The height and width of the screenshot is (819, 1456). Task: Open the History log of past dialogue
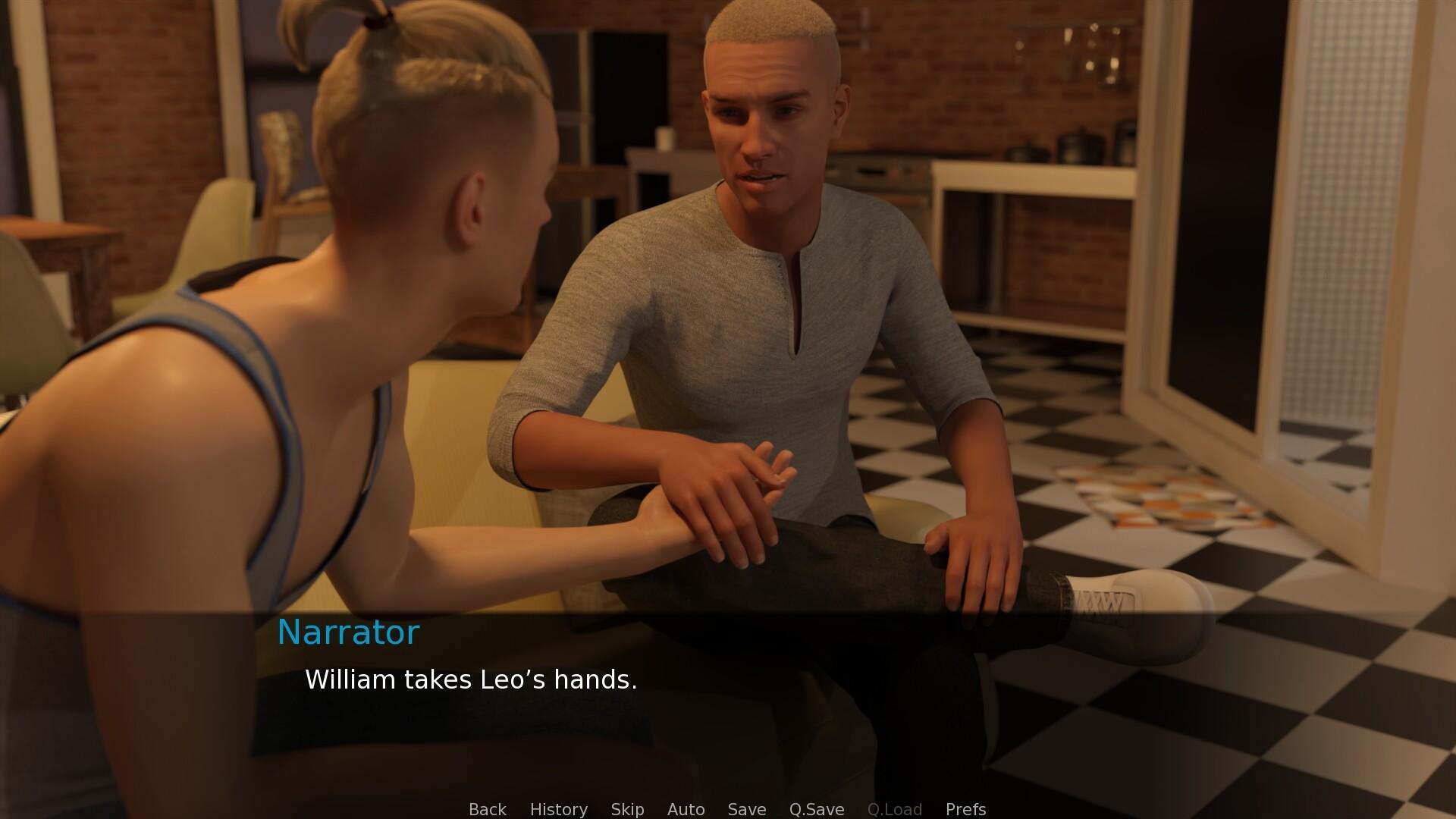click(558, 809)
